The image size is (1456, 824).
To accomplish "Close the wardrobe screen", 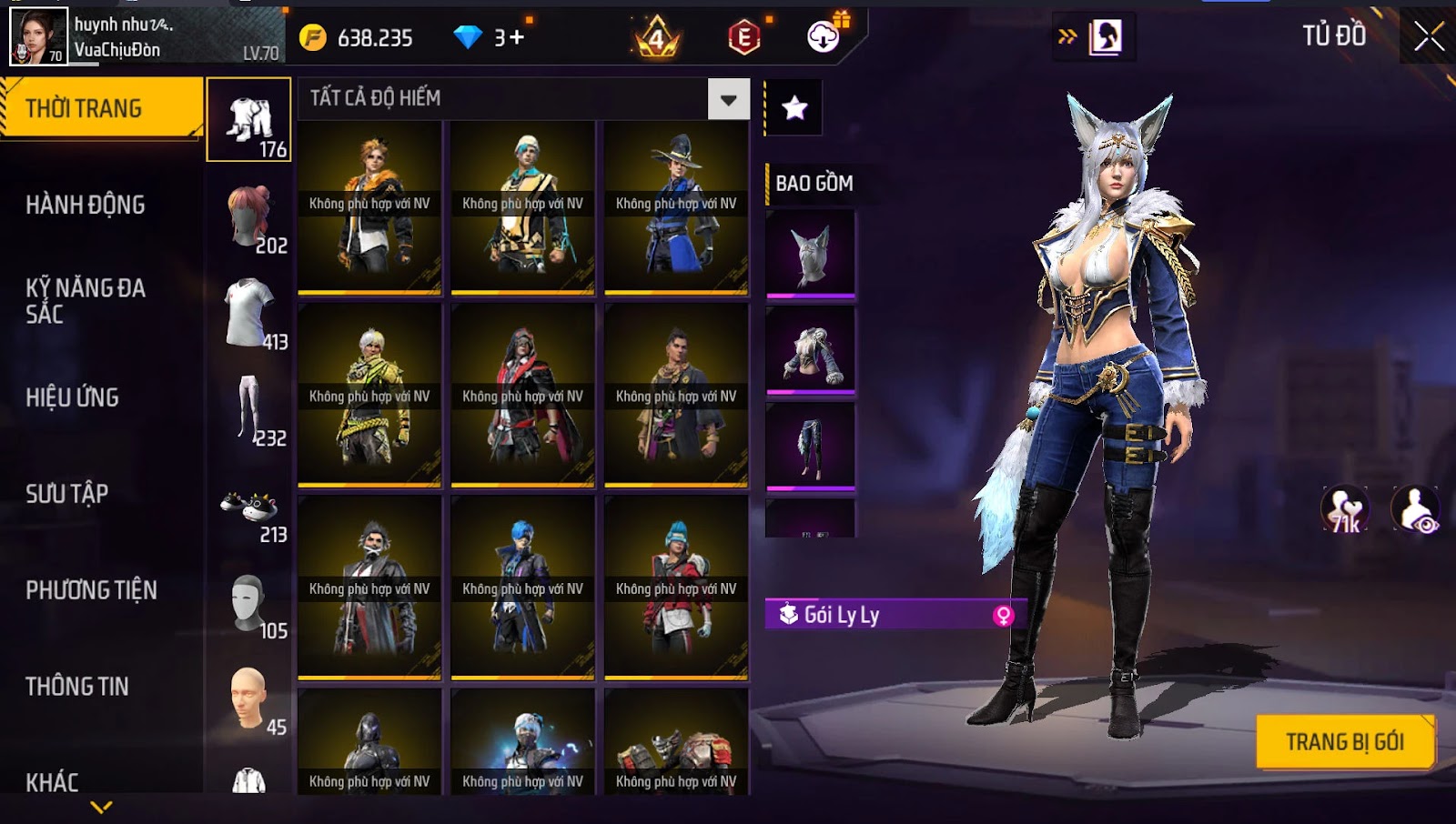I will (x=1428, y=36).
